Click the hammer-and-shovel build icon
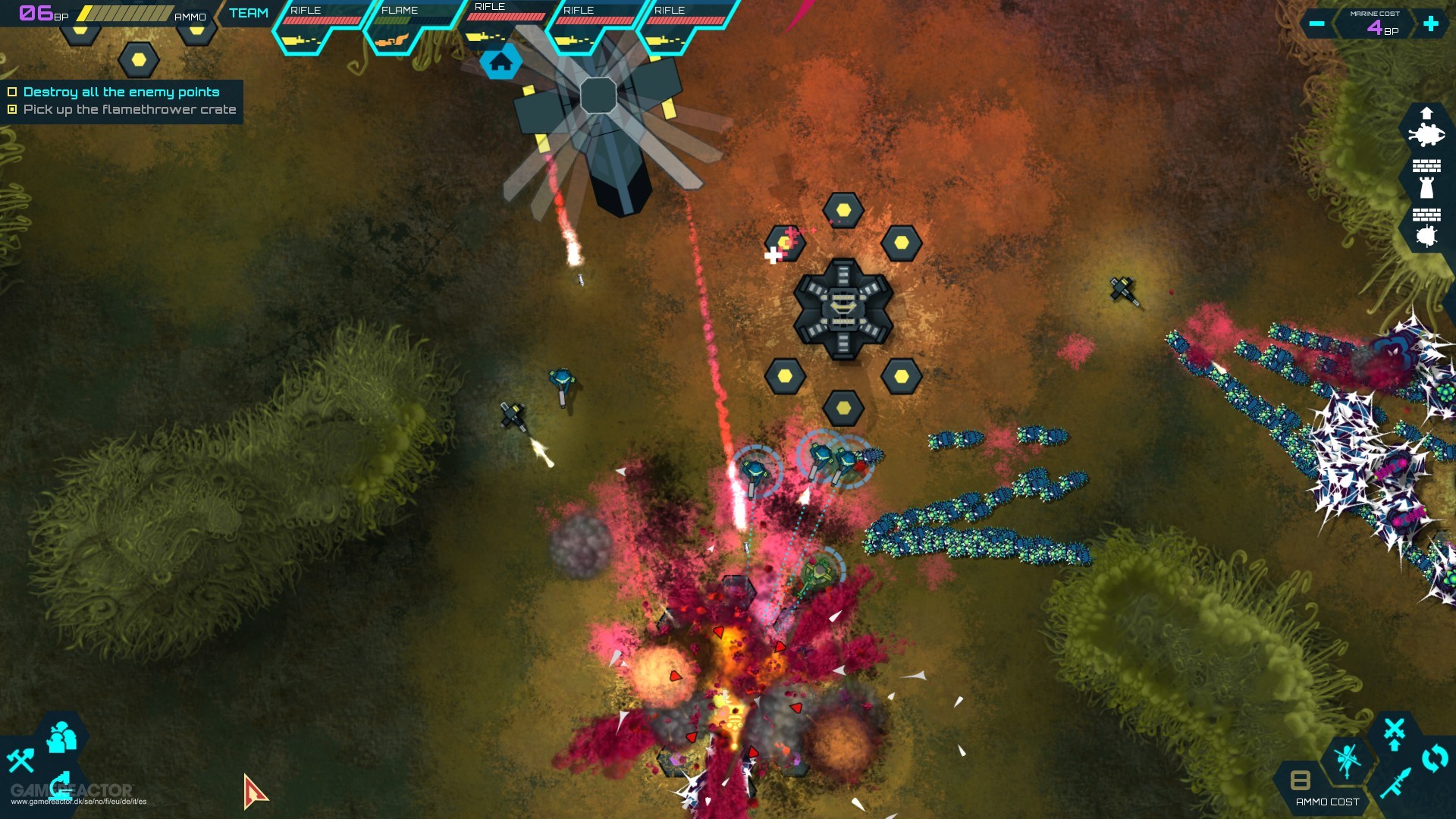This screenshot has width=1456, height=819. click(x=22, y=761)
